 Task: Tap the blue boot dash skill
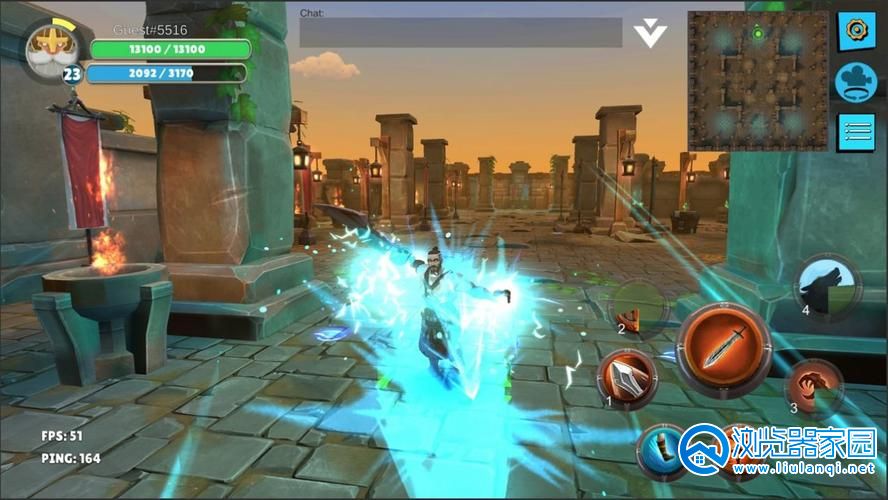click(661, 448)
